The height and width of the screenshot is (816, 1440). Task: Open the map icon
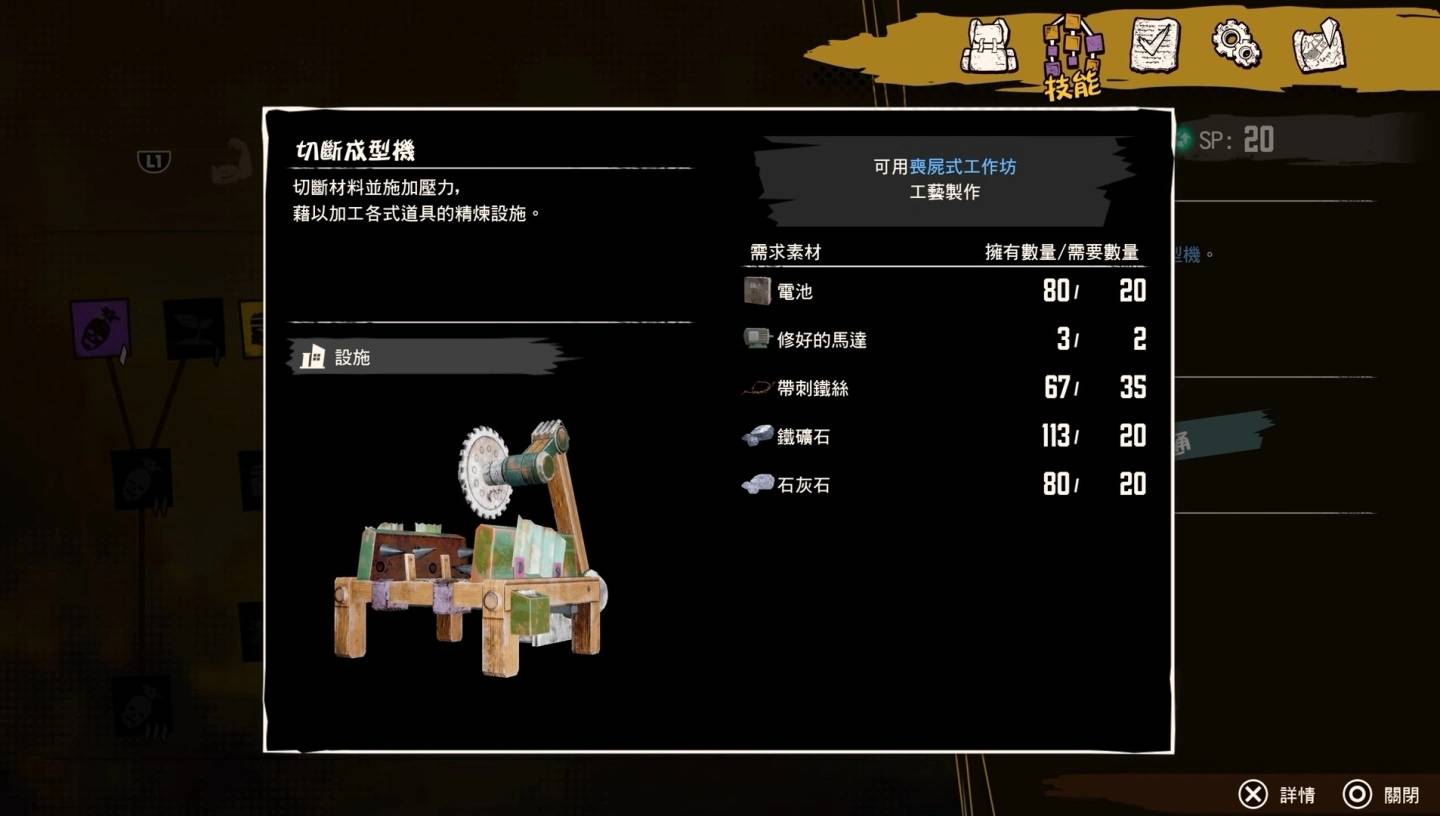(1320, 44)
